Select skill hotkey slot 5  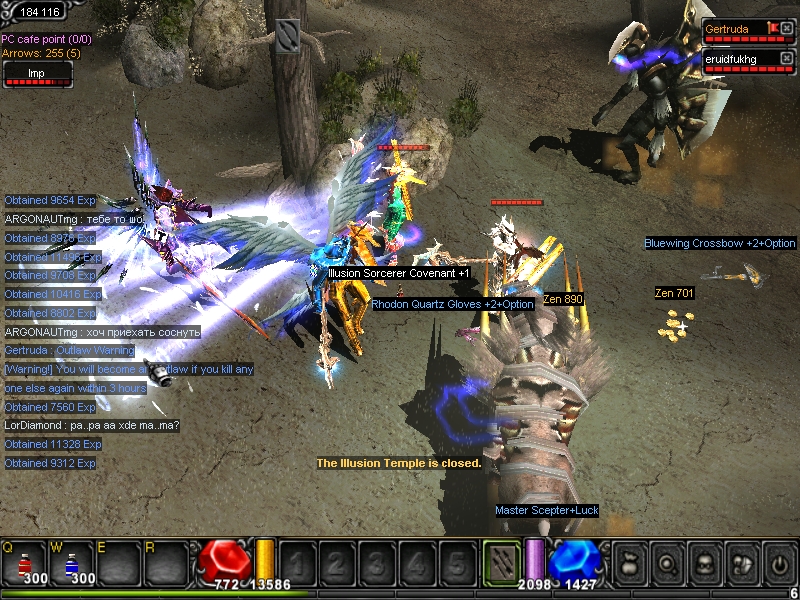point(456,563)
